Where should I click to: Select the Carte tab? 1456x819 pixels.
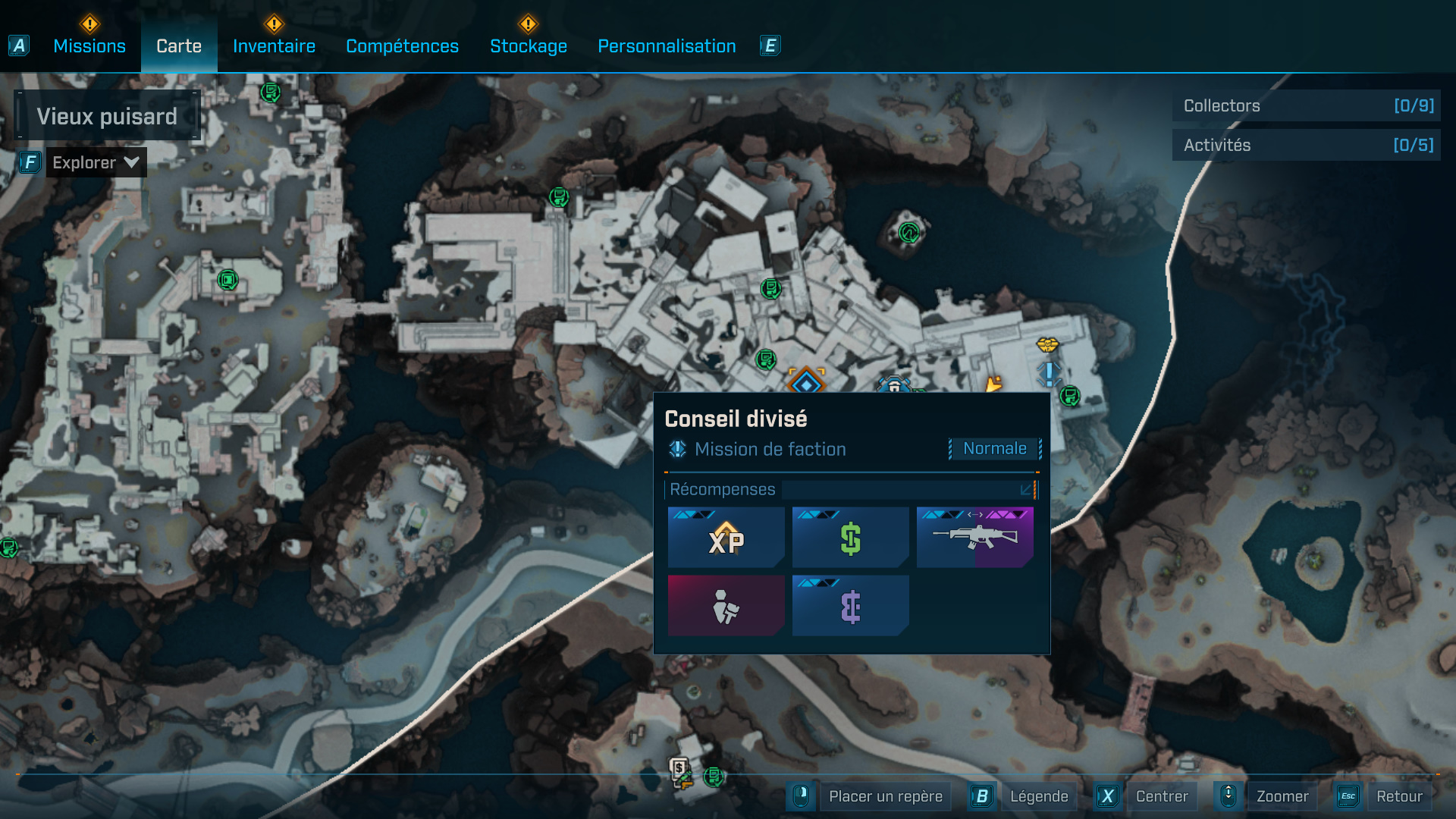tap(179, 46)
